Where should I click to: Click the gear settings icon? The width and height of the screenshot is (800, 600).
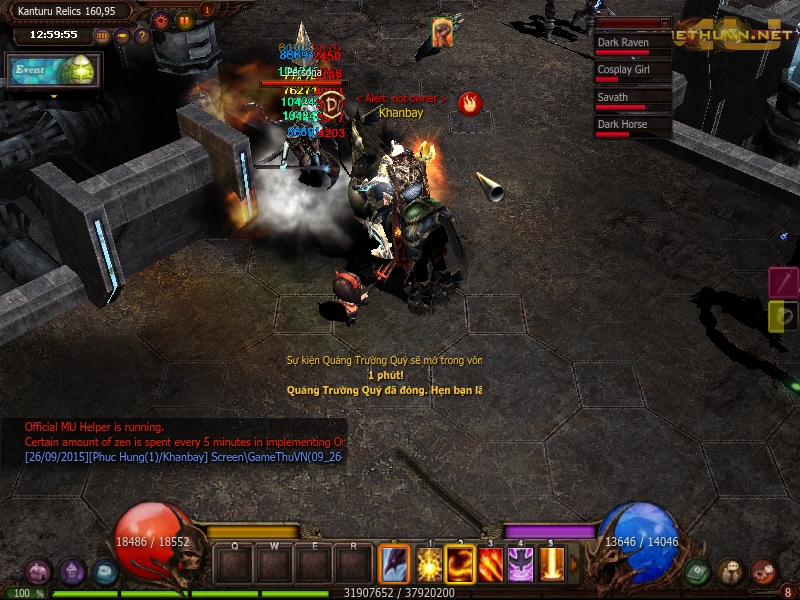(161, 20)
